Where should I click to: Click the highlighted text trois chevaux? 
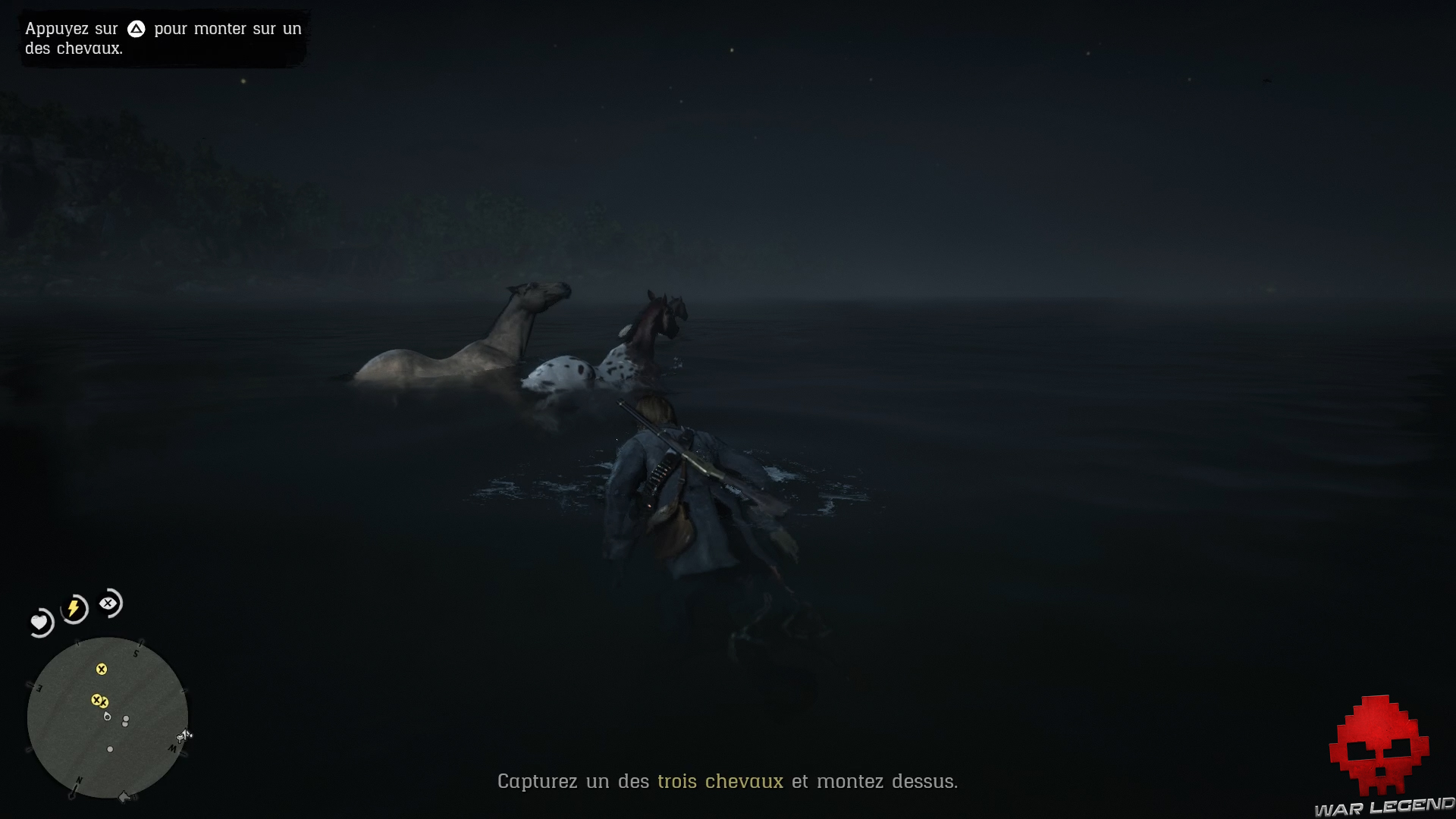click(720, 781)
